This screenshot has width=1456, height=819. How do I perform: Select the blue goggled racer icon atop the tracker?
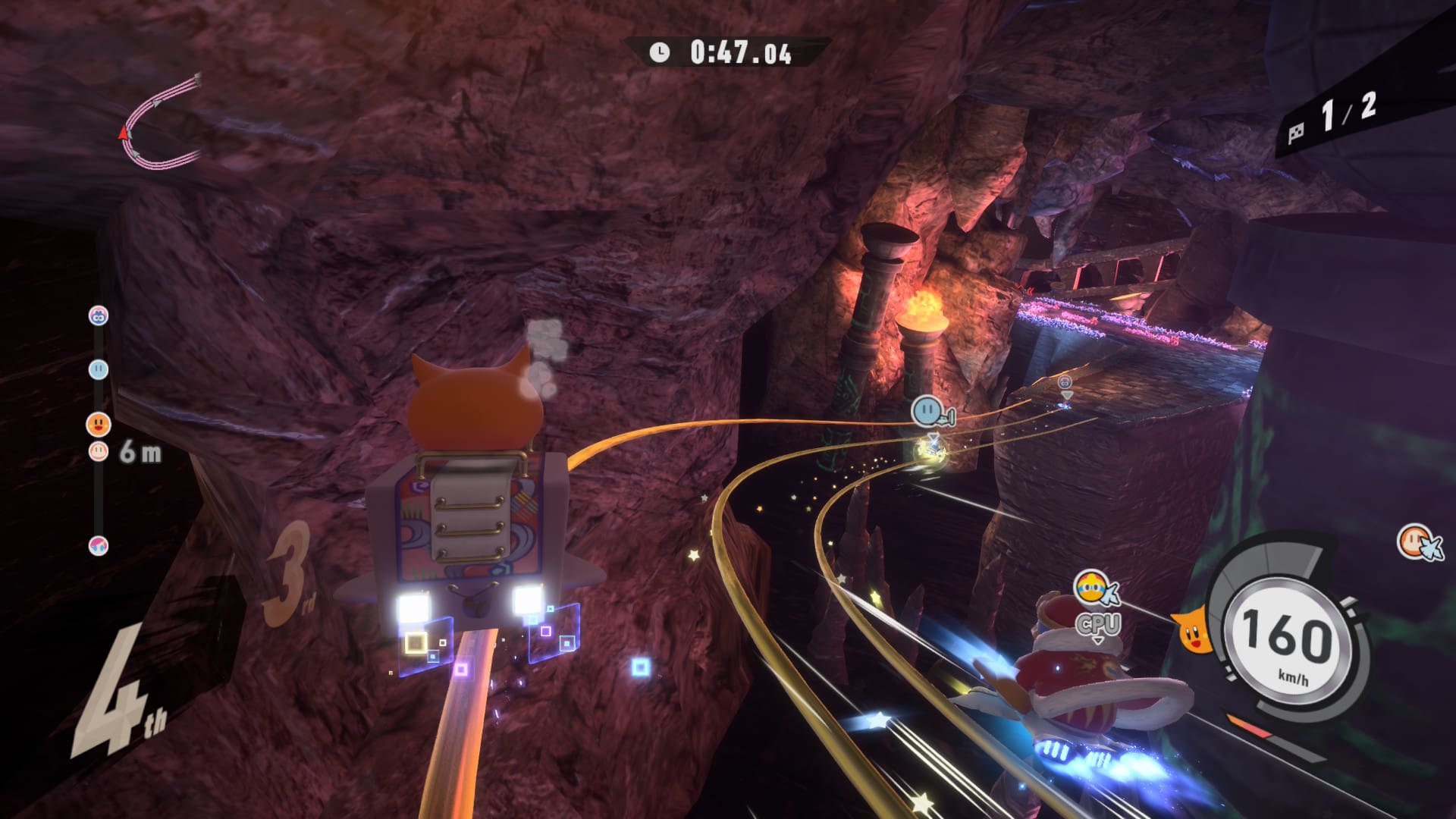tap(99, 315)
